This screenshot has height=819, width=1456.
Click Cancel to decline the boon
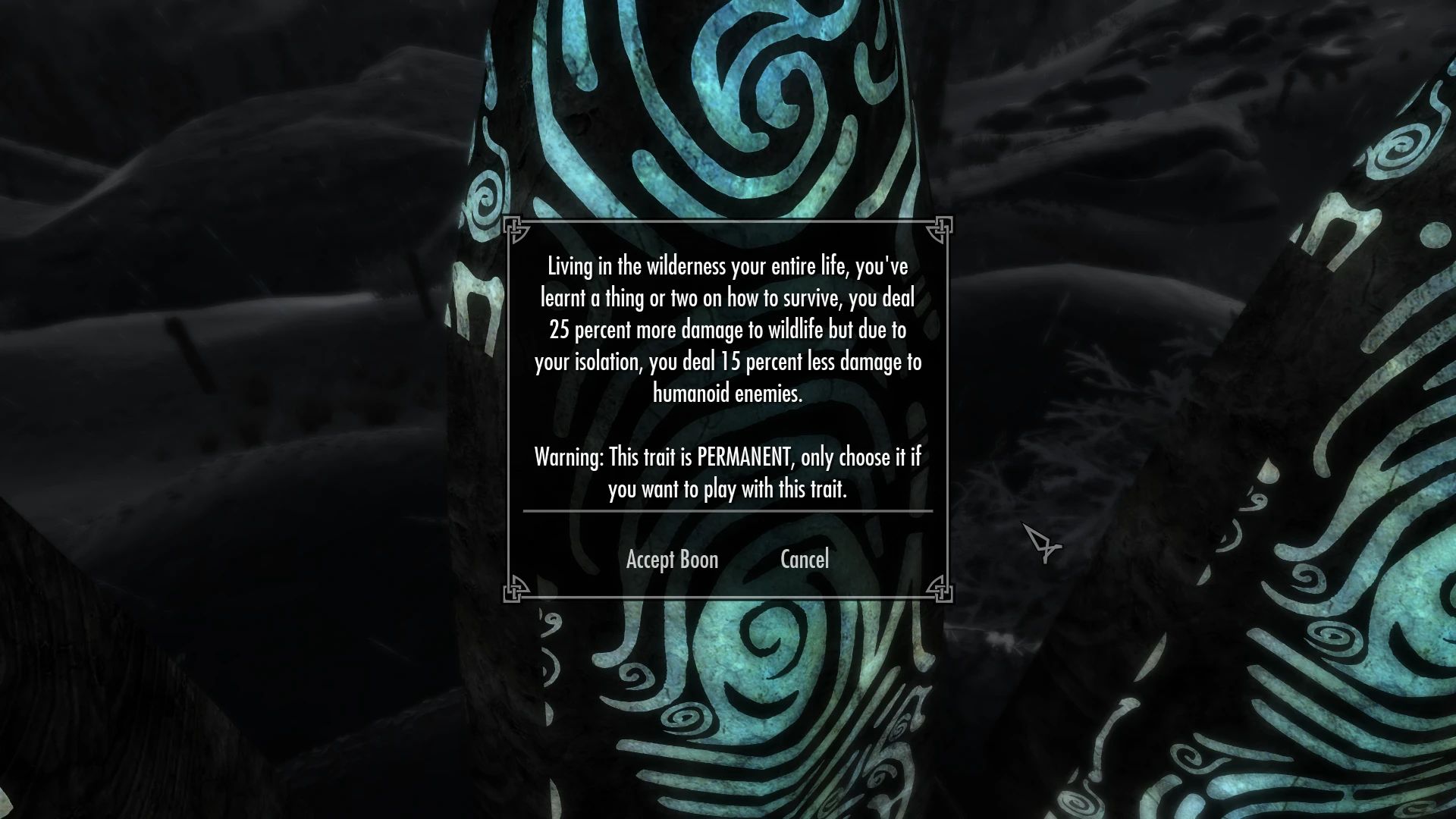tap(805, 560)
